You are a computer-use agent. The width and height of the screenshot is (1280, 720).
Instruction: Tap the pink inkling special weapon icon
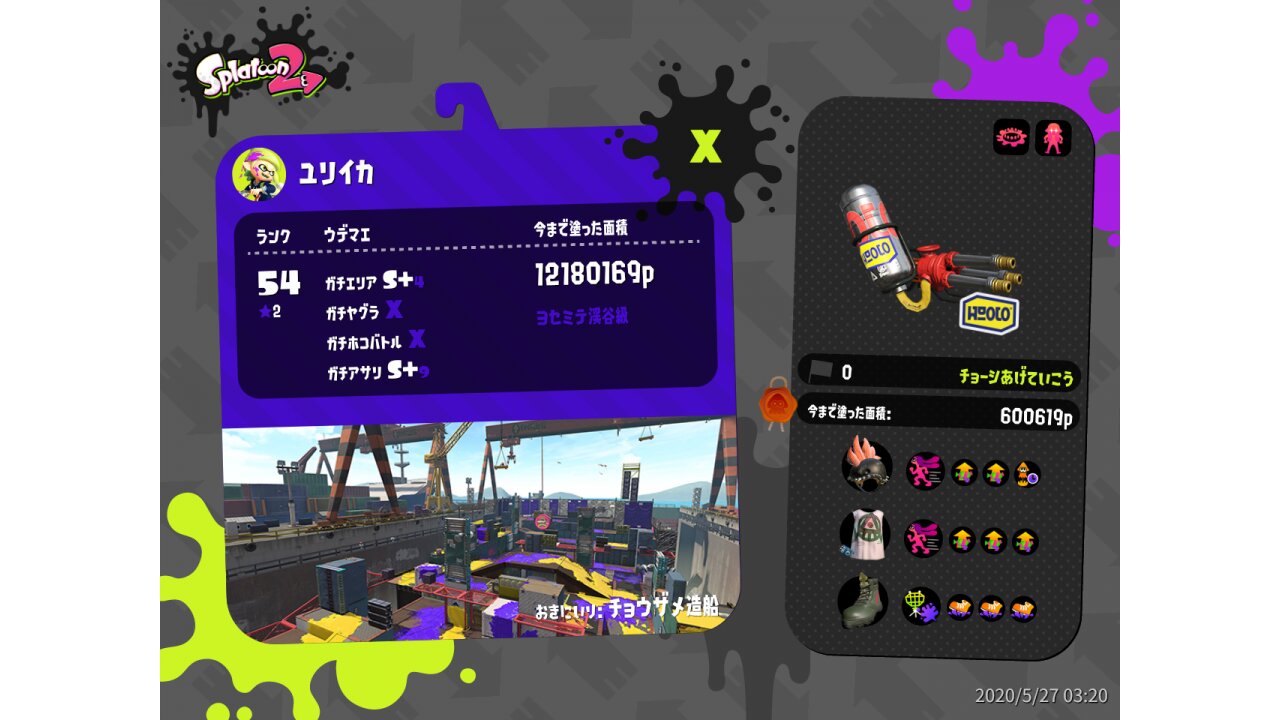click(1053, 138)
